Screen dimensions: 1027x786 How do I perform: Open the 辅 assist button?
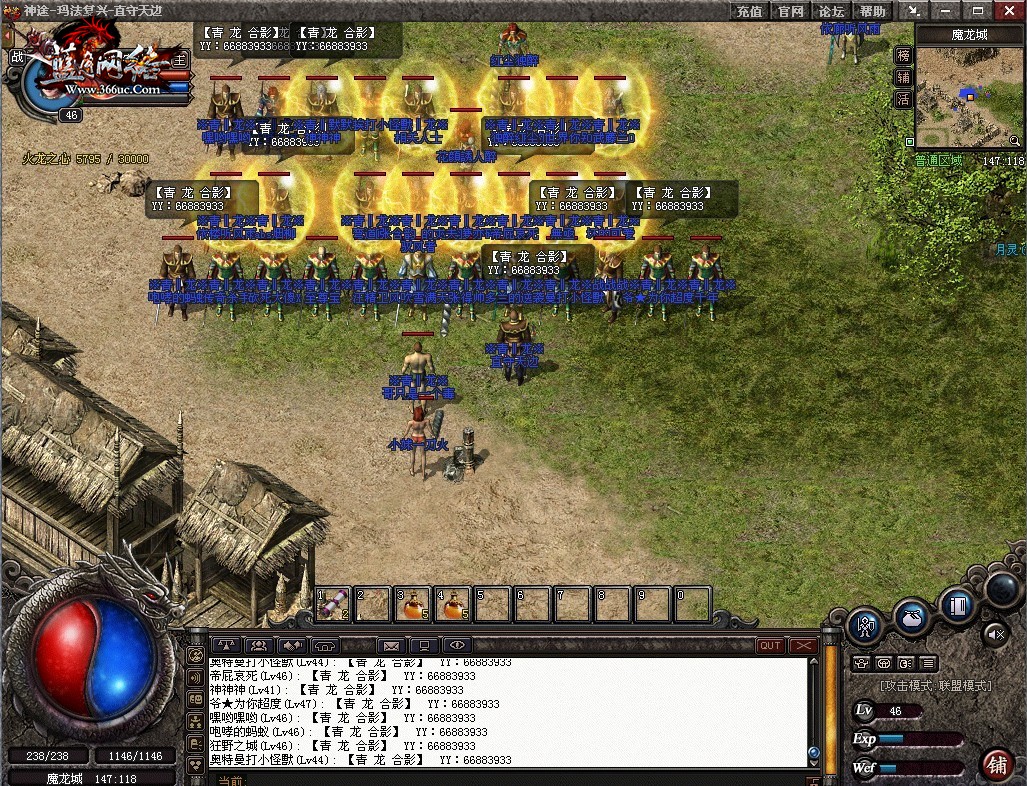[x=904, y=77]
